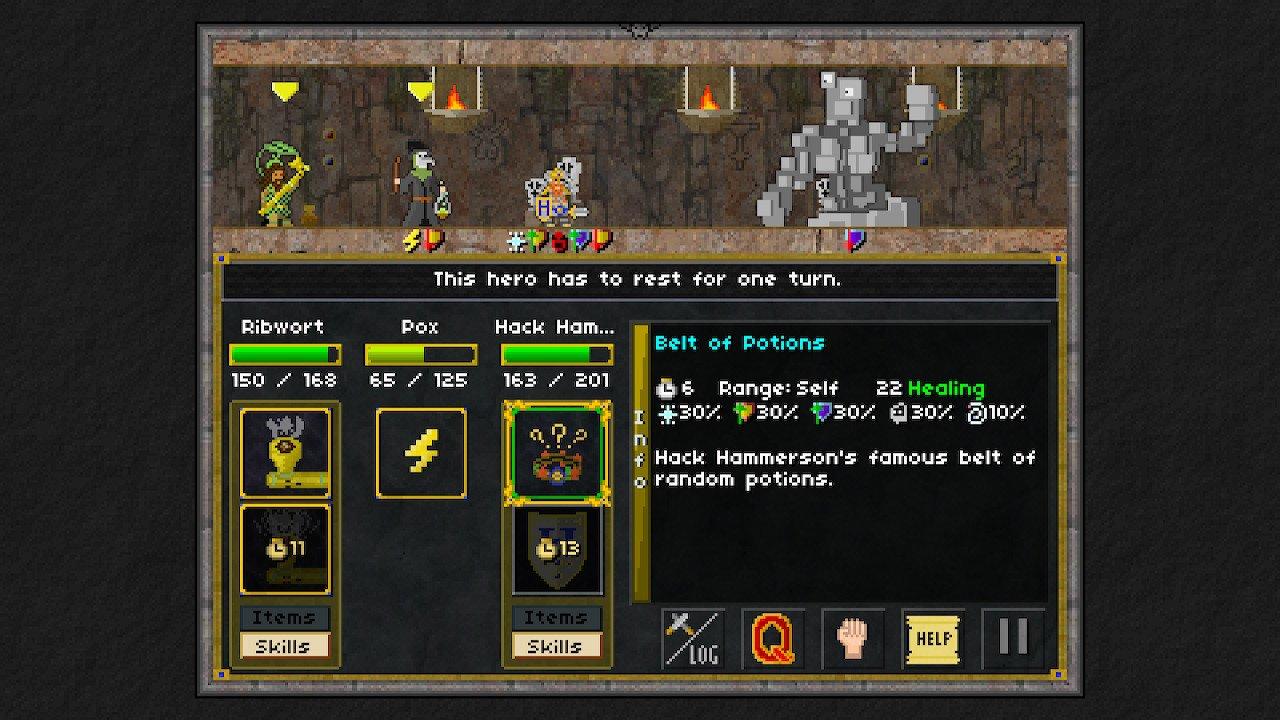The width and height of the screenshot is (1280, 720).
Task: Select Hack Hammerson's Belt of Potions skill
Action: click(557, 451)
